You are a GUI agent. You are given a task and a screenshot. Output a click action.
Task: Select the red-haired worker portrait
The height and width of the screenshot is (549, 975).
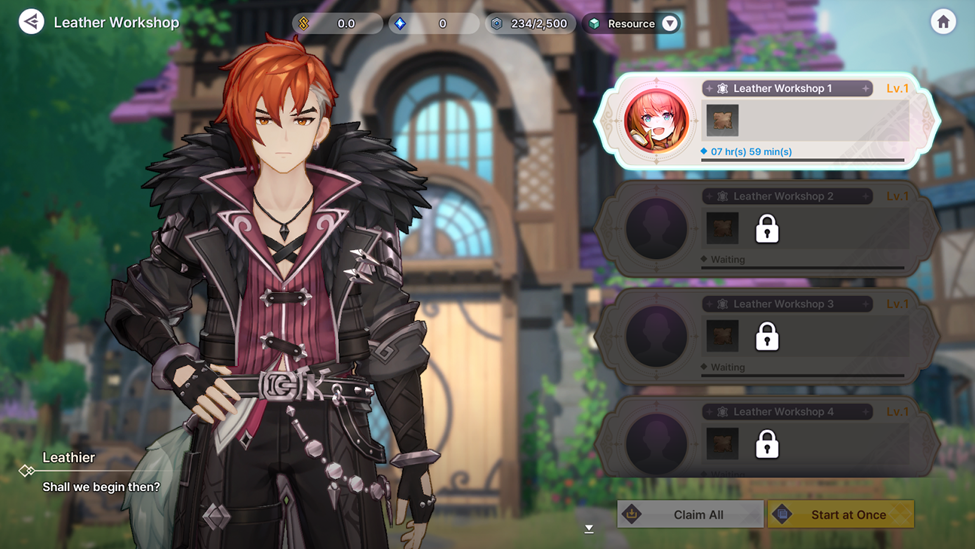657,122
